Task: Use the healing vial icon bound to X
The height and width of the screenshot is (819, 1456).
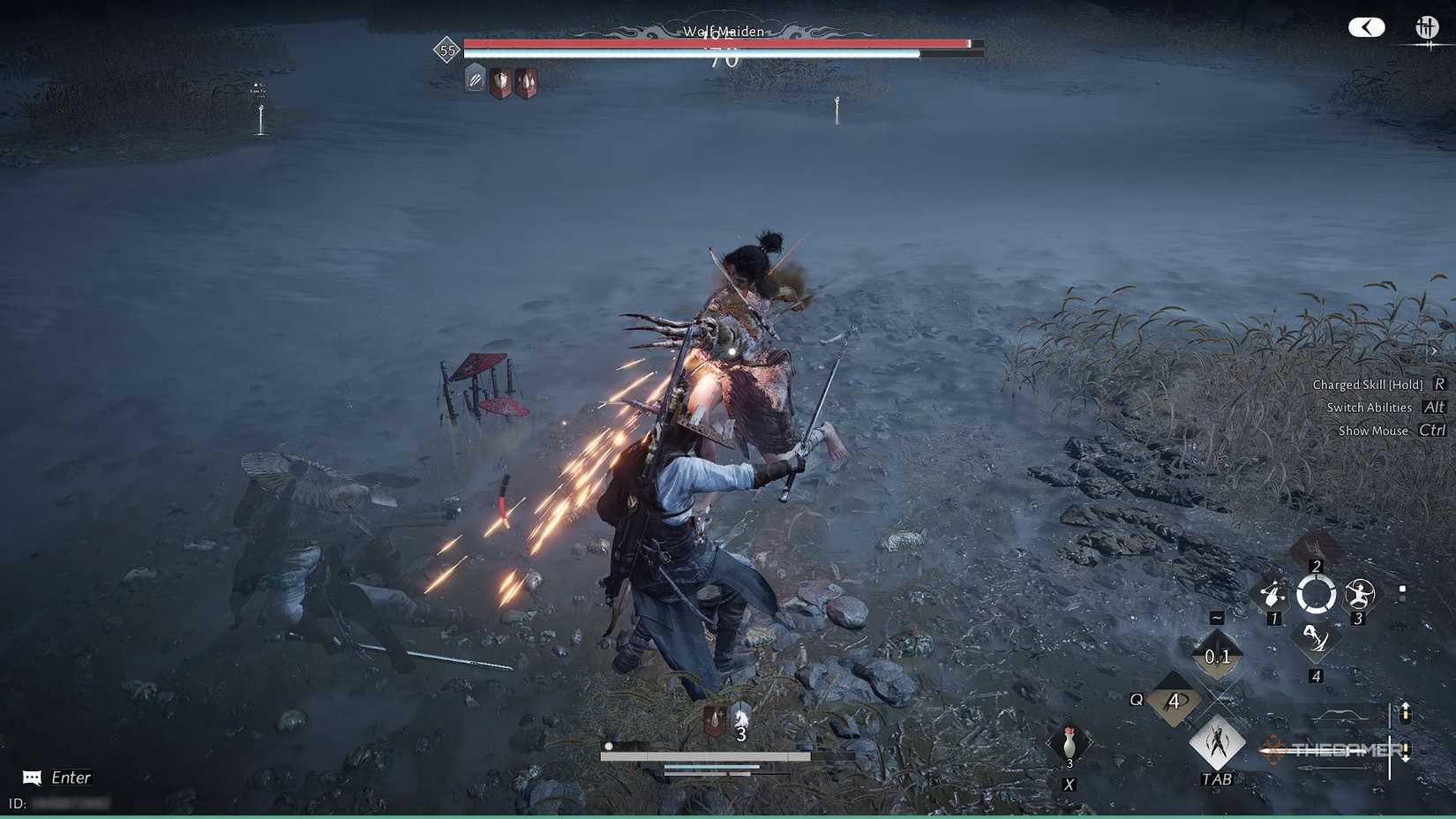Action: (x=1068, y=744)
